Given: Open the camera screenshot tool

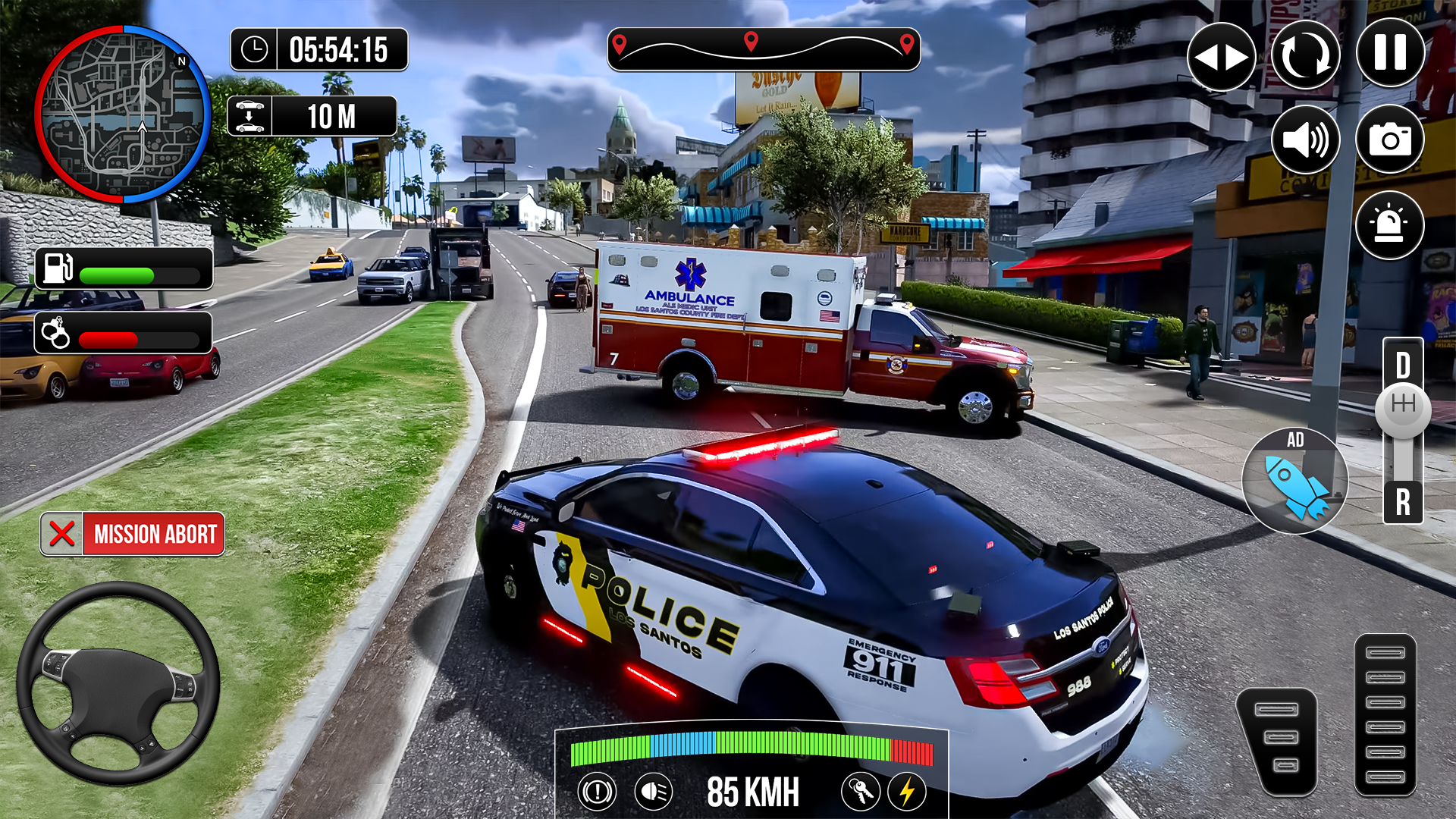Looking at the screenshot, I should (x=1390, y=140).
